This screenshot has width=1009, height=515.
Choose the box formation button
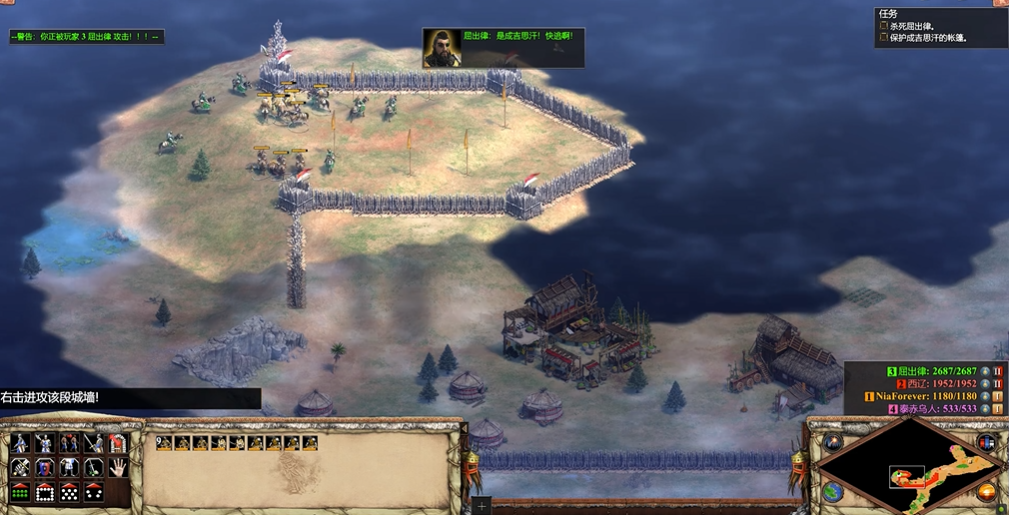coord(45,492)
